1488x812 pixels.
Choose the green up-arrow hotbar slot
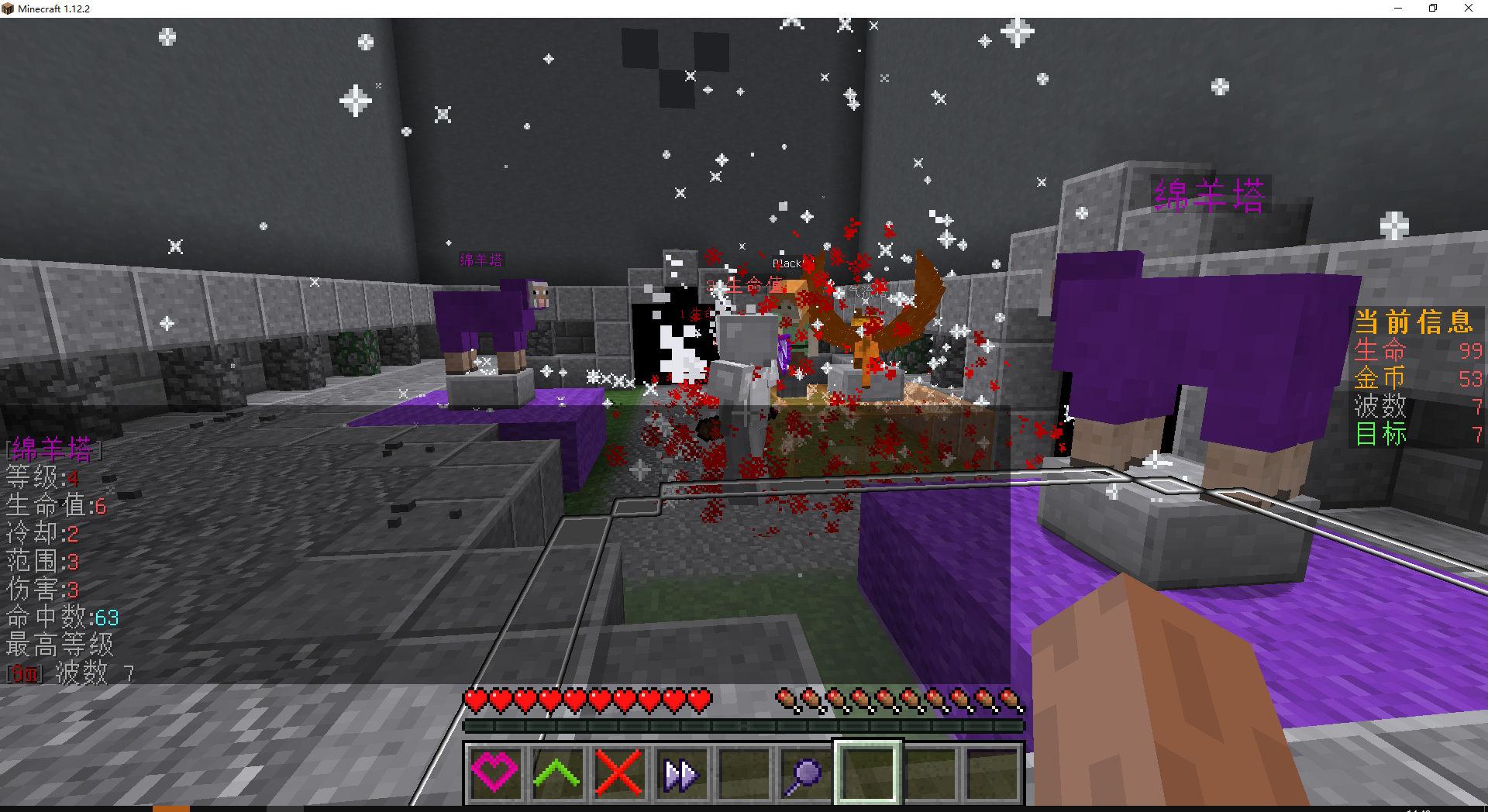point(556,772)
